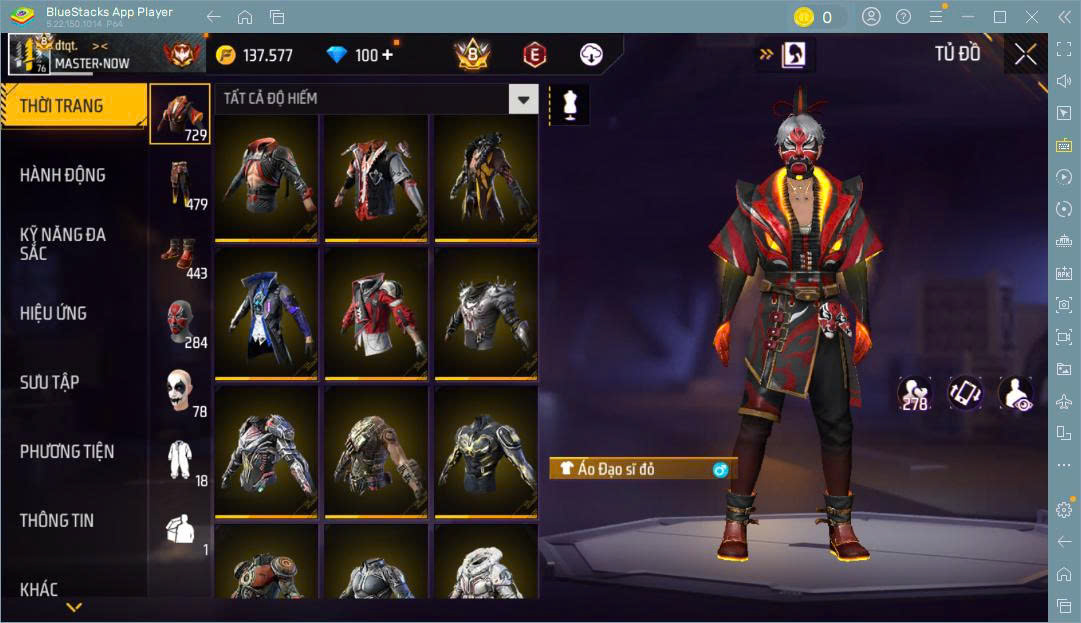
Task: Open the red E badge icon
Action: 535,55
